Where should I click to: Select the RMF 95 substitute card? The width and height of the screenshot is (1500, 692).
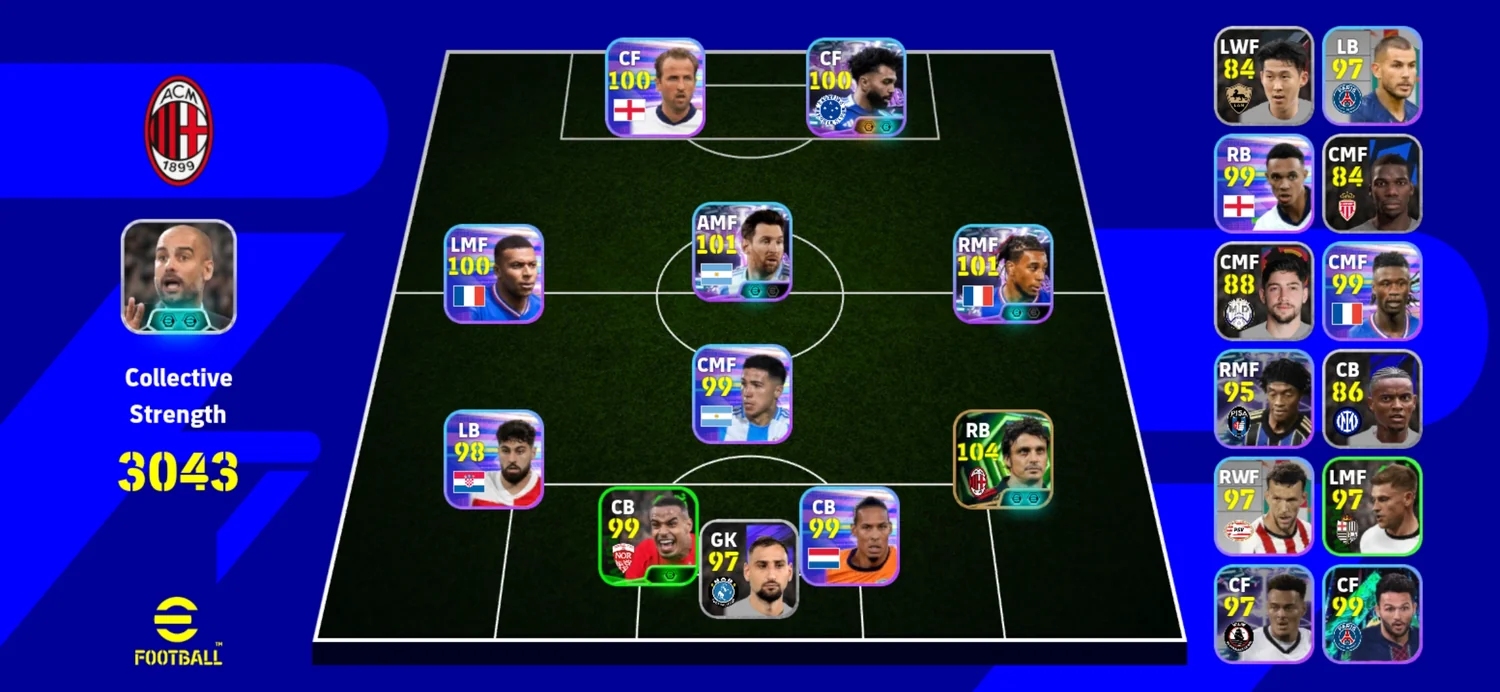click(x=1263, y=399)
